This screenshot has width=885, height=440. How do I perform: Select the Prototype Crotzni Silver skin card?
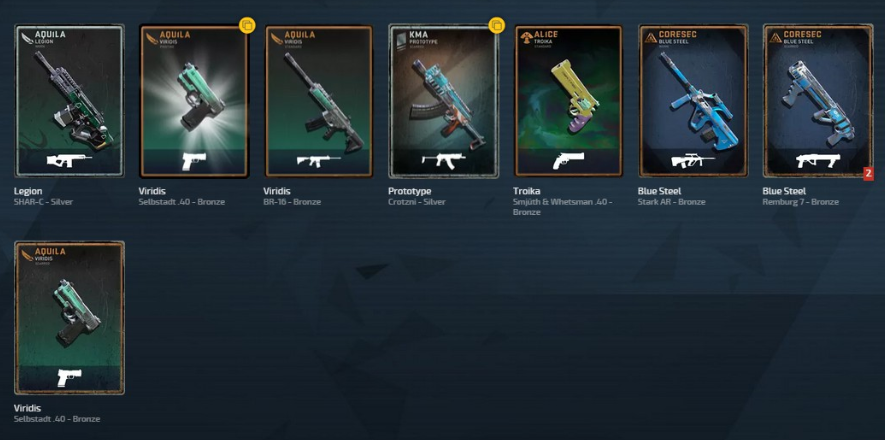[443, 100]
